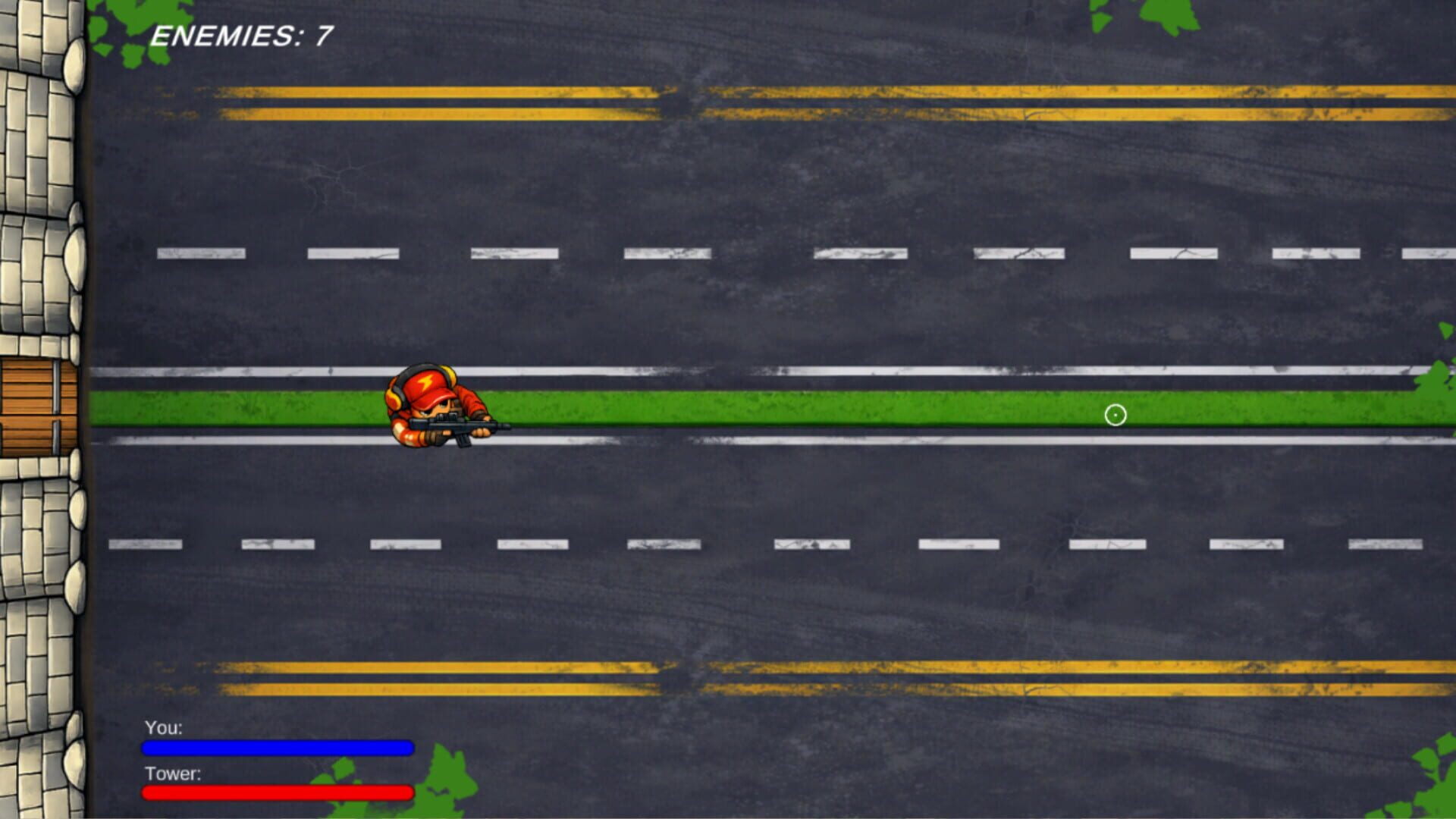This screenshot has height=819, width=1456.
Task: Click the blue You health bar
Action: pos(277,747)
